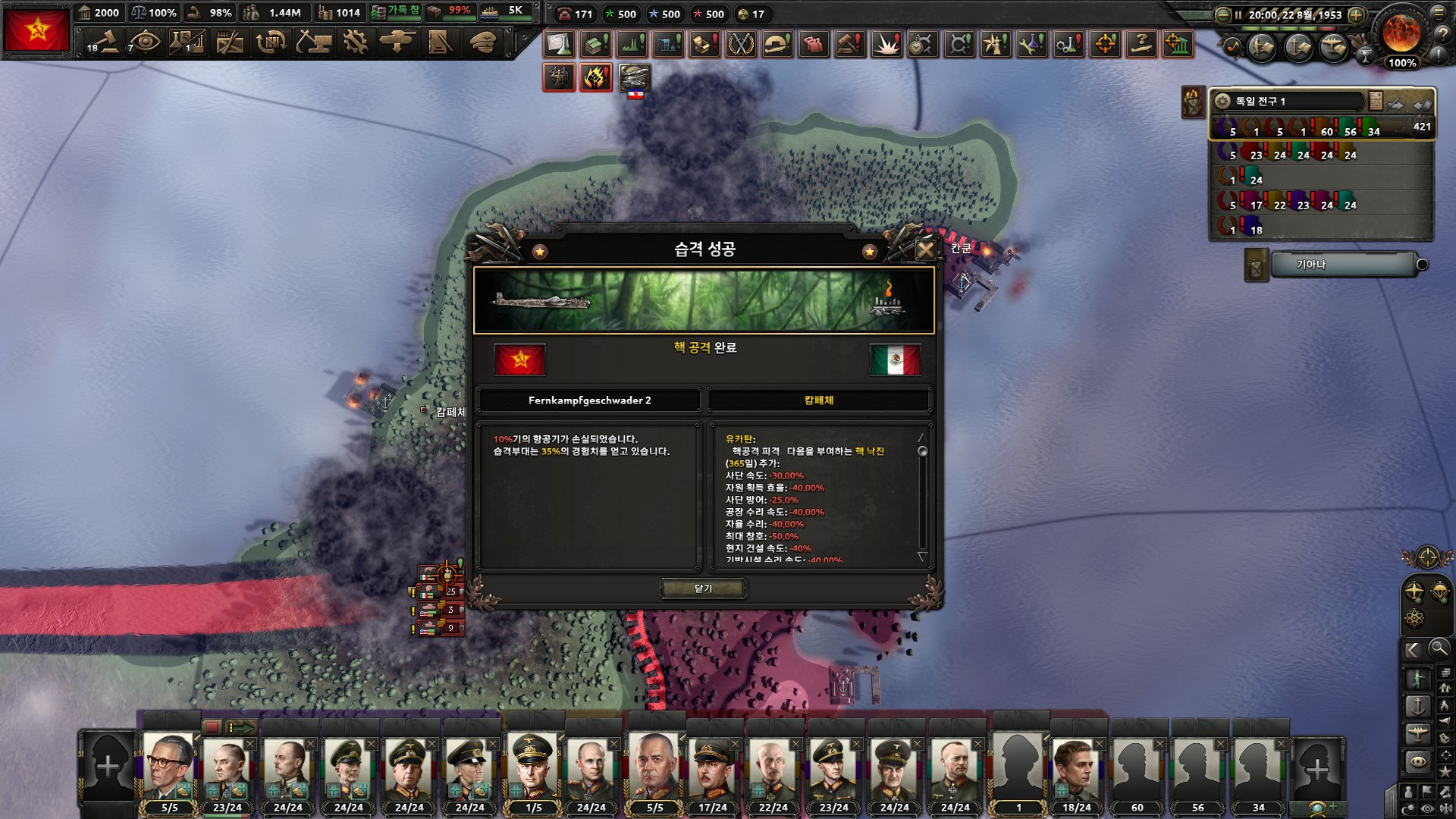Open the Production gear menu

click(x=355, y=42)
